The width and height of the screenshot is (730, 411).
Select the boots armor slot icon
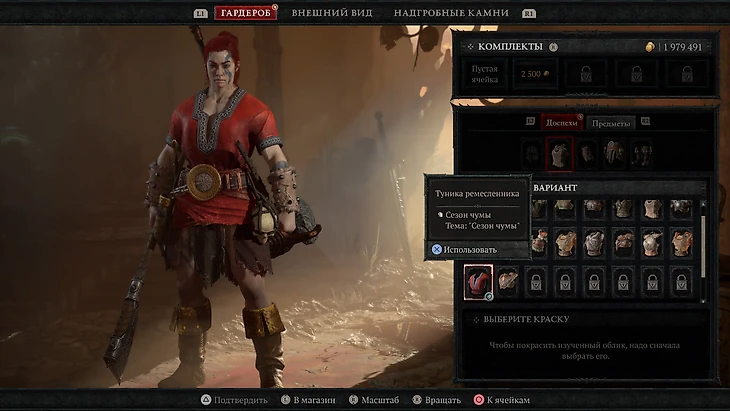(642, 154)
